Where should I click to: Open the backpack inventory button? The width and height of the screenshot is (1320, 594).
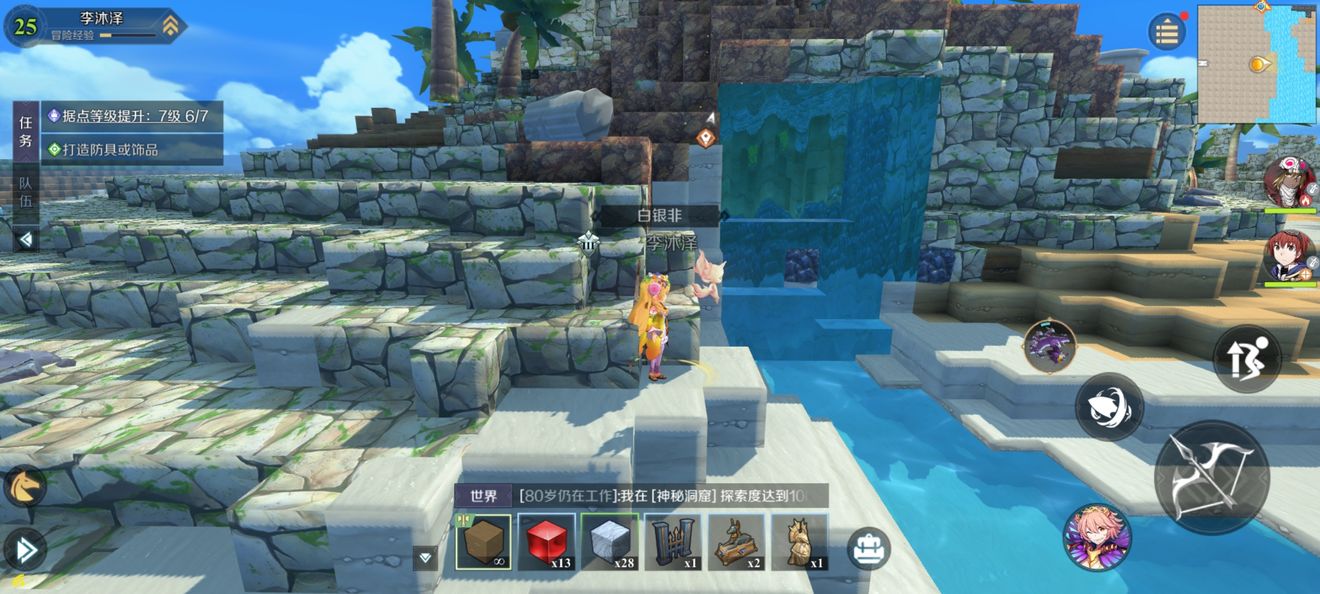pos(868,548)
